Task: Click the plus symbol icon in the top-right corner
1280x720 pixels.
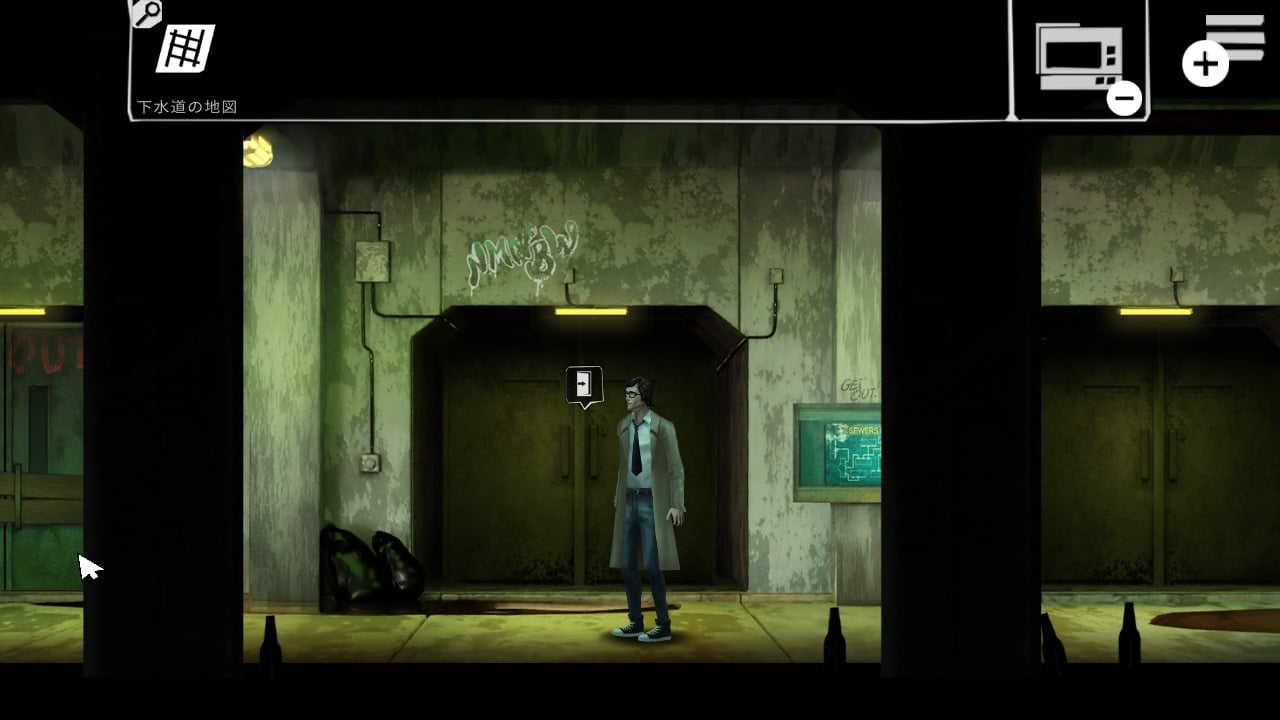Action: click(1205, 62)
